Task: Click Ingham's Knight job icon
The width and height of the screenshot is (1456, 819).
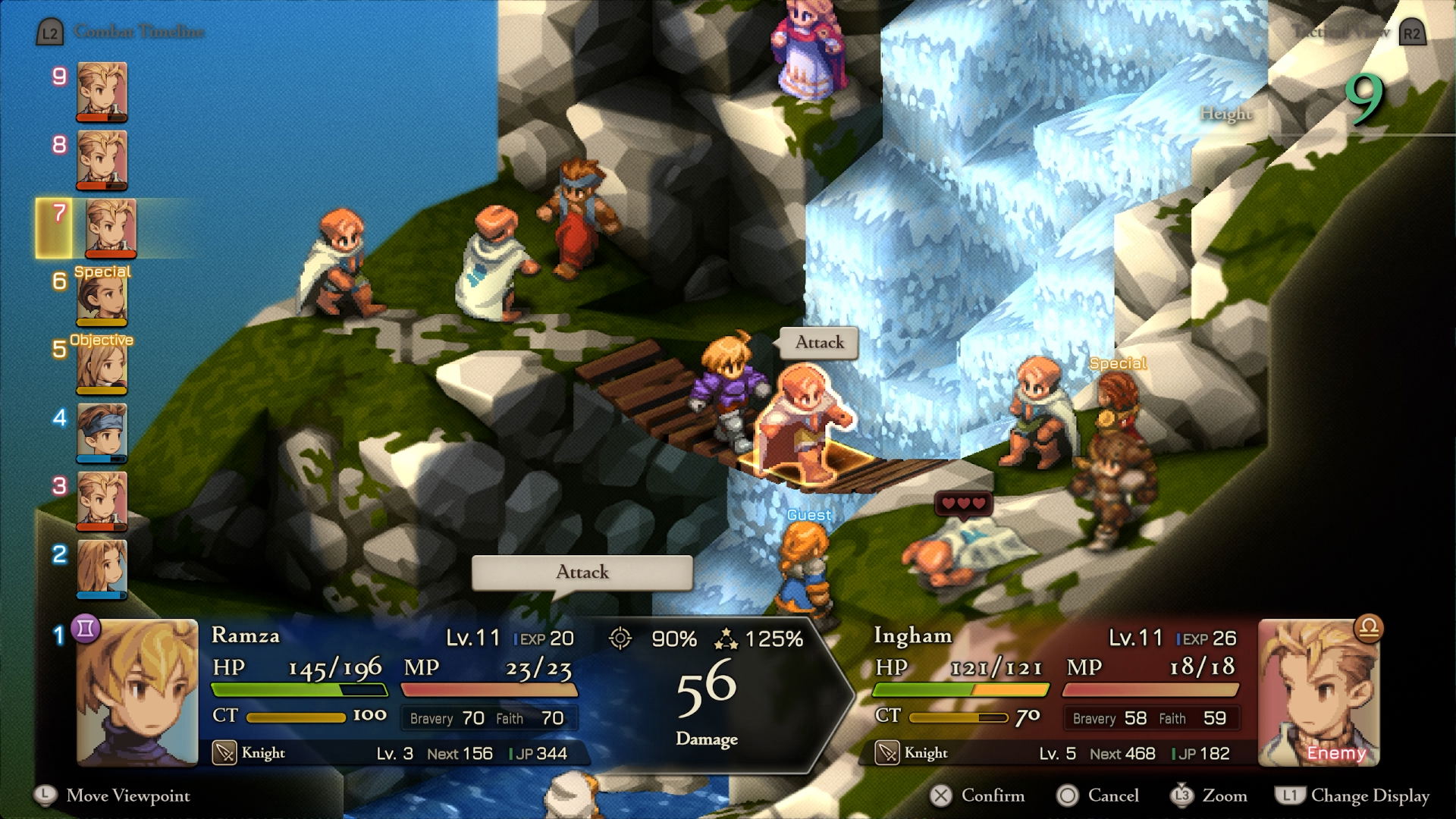Action: point(887,753)
